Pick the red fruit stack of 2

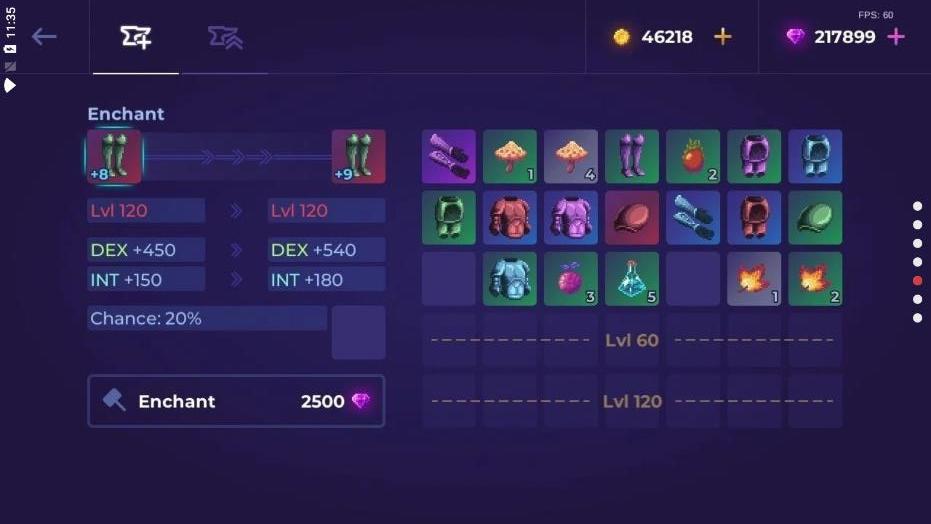coord(693,157)
